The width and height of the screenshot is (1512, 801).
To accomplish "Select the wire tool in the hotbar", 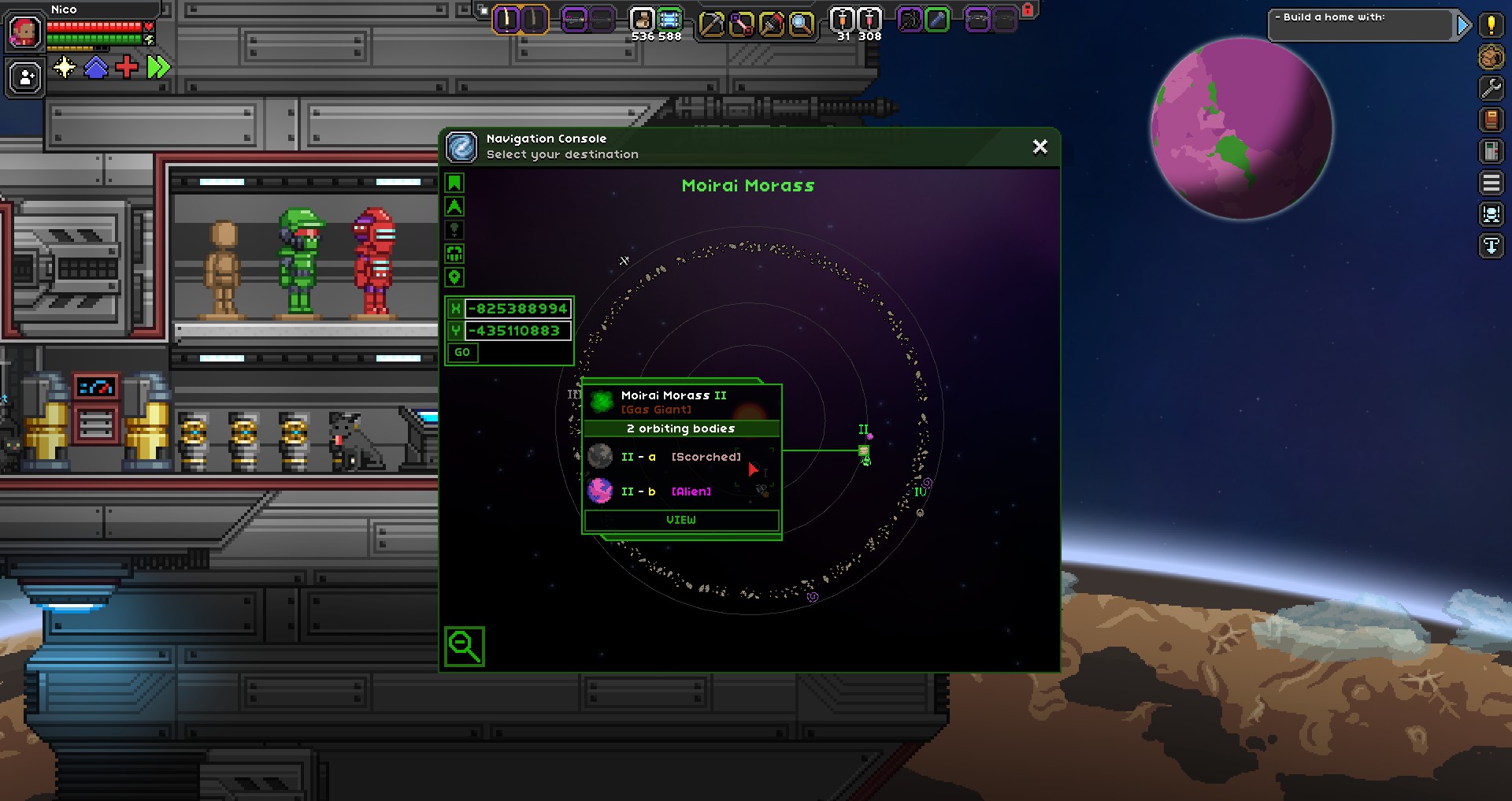I will point(742,24).
